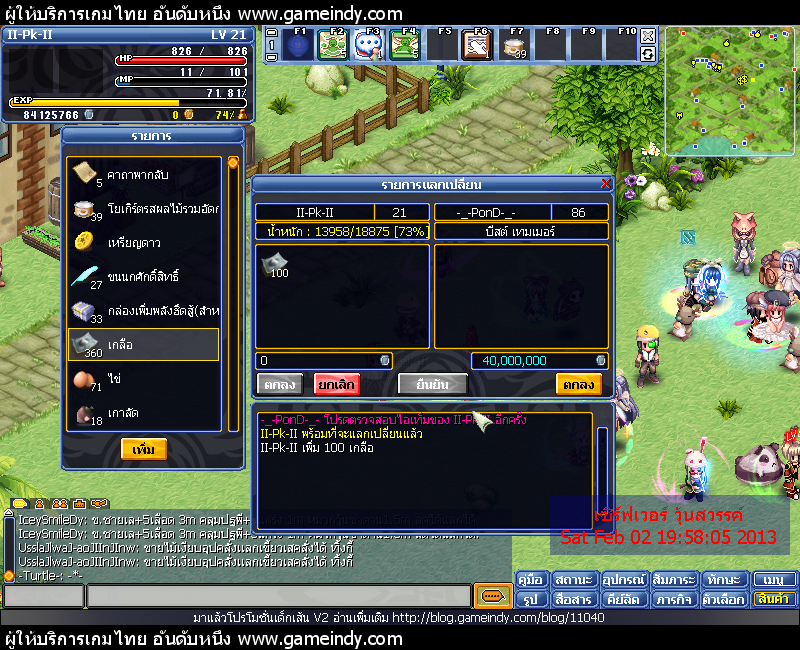The image size is (800, 650).
Task: Cancel the trade with the red ยกเลิก button
Action: click(336, 384)
